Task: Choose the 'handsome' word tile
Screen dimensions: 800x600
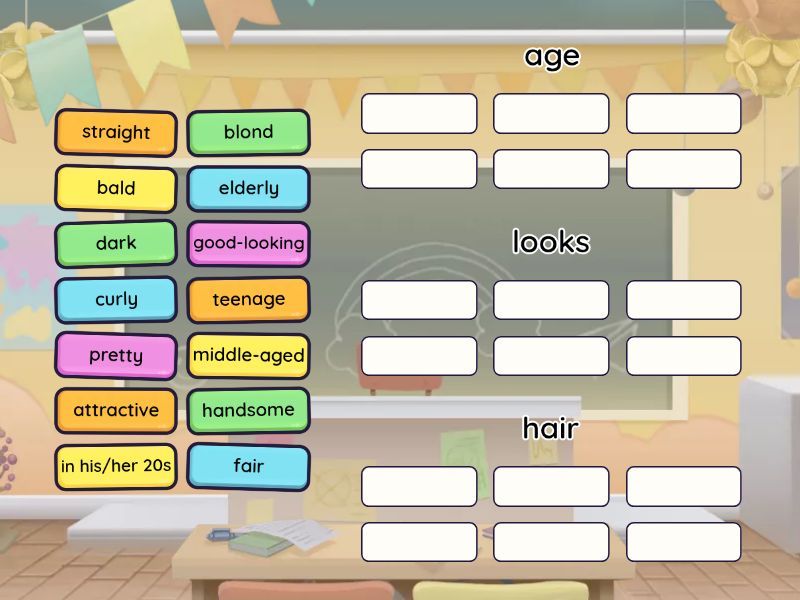Action: tap(248, 410)
